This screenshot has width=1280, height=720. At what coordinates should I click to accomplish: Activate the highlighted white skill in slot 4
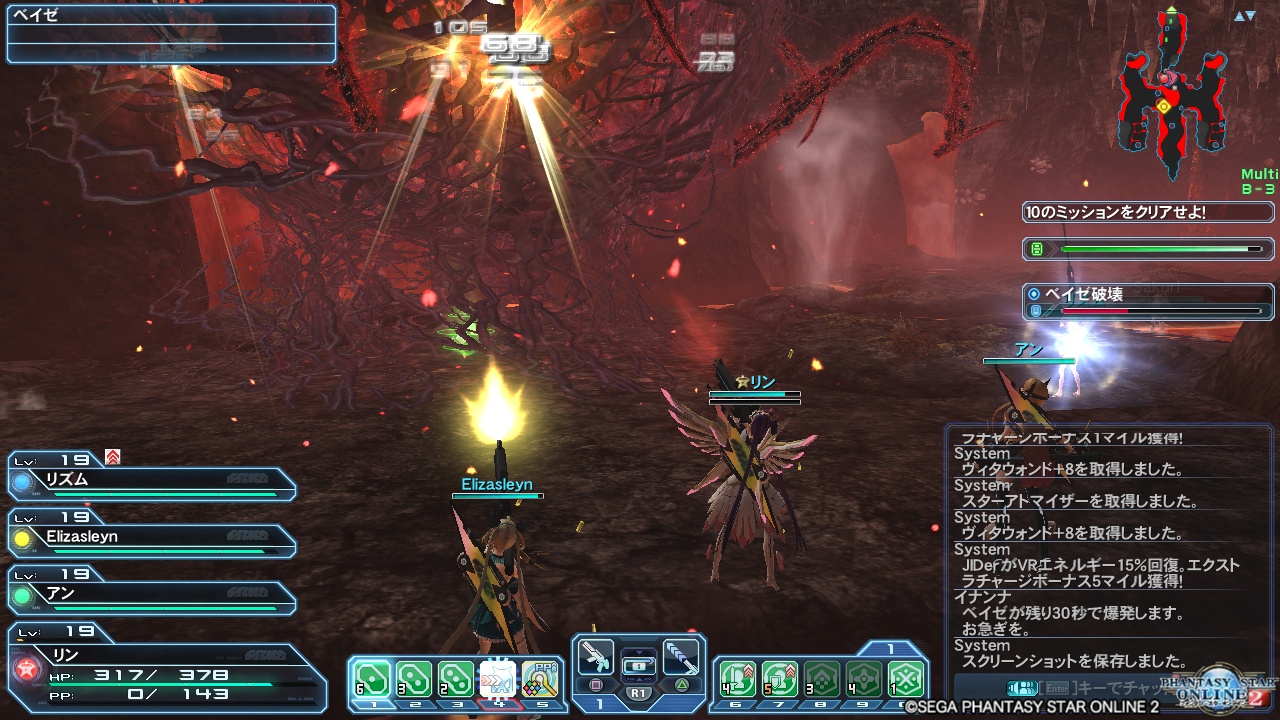[x=497, y=679]
